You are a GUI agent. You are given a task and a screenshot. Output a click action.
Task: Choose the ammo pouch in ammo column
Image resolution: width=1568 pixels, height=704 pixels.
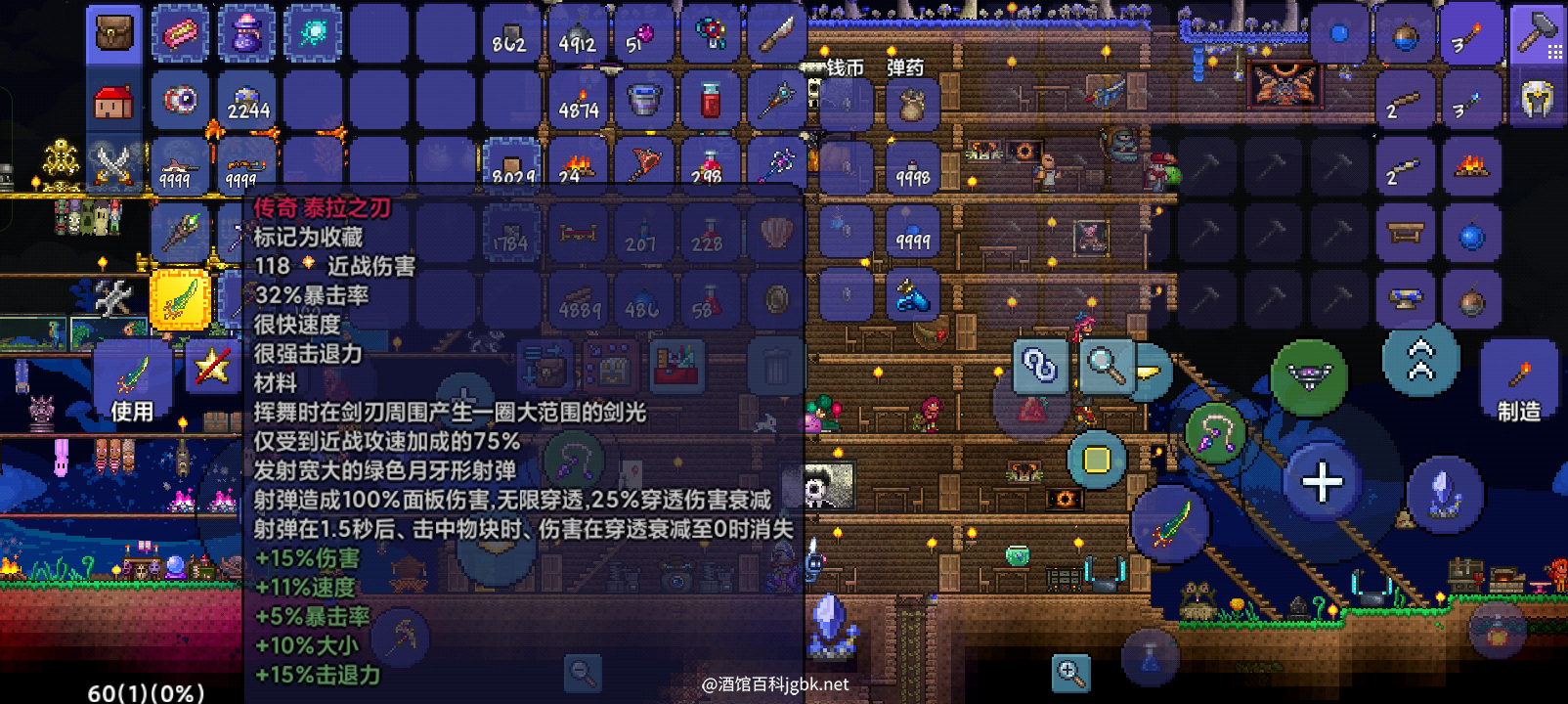[912, 102]
